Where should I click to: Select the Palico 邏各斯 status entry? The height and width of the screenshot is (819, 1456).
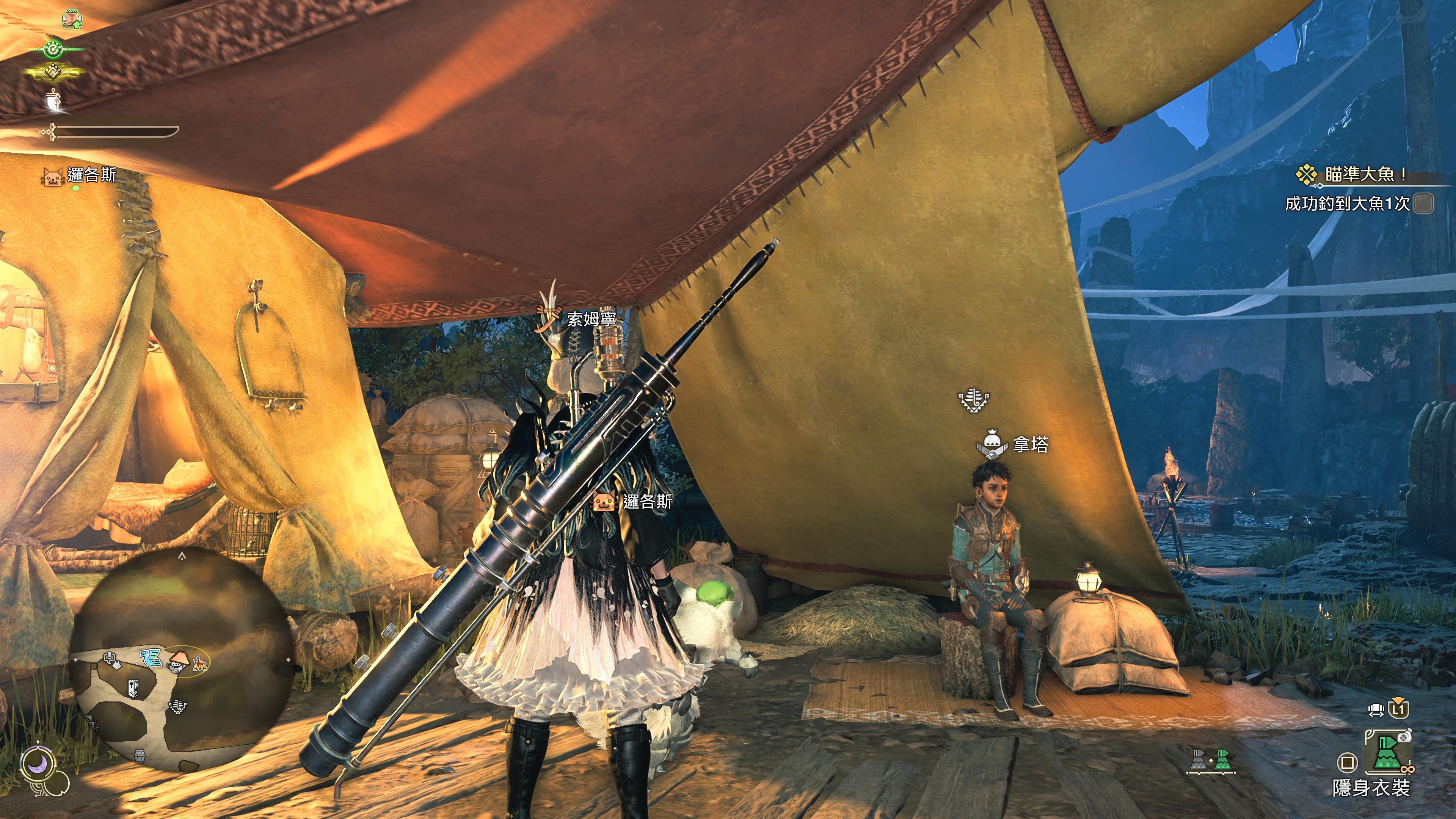point(79,176)
